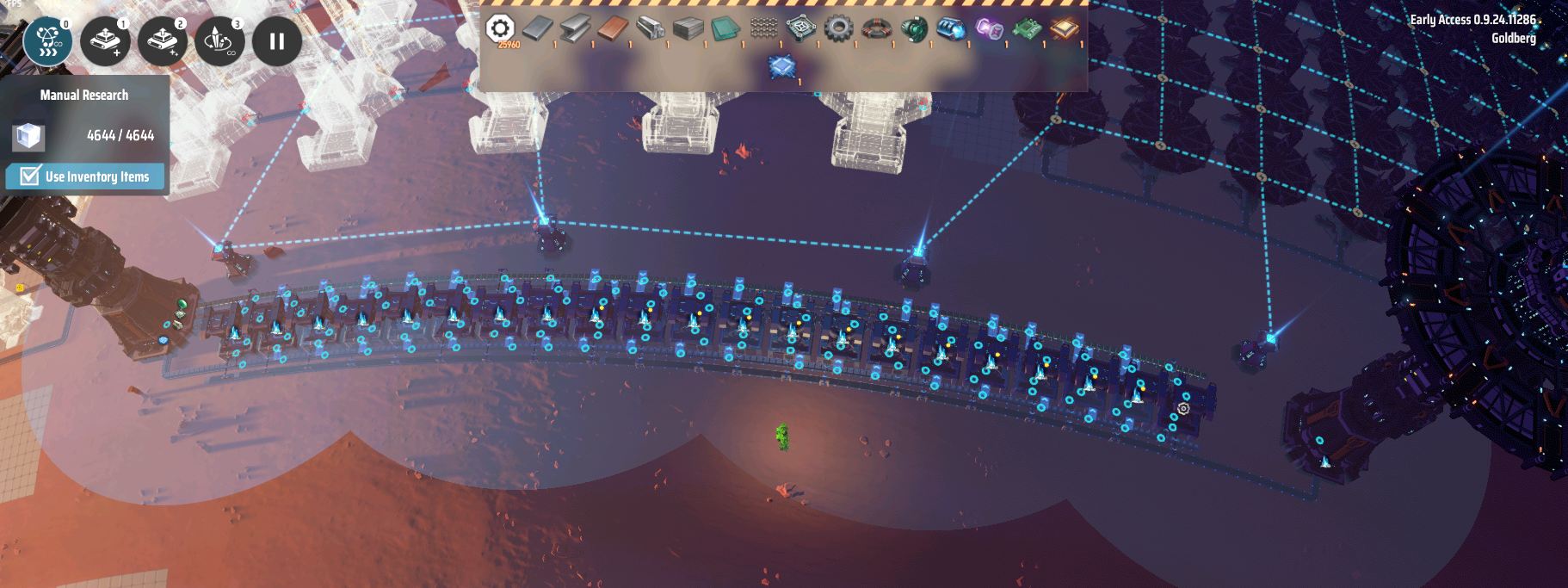Choose the conveyor icon with single plus
The width and height of the screenshot is (1568, 588).
pos(105,40)
